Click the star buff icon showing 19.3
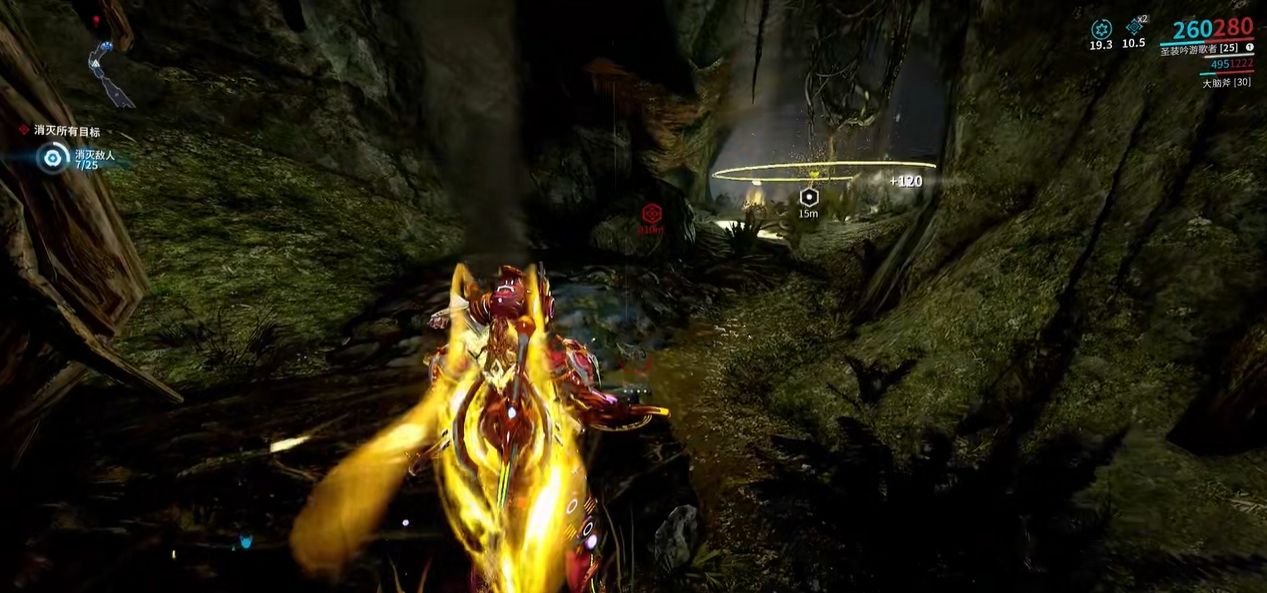Viewport: 1267px width, 593px height. pyautogui.click(x=1101, y=29)
